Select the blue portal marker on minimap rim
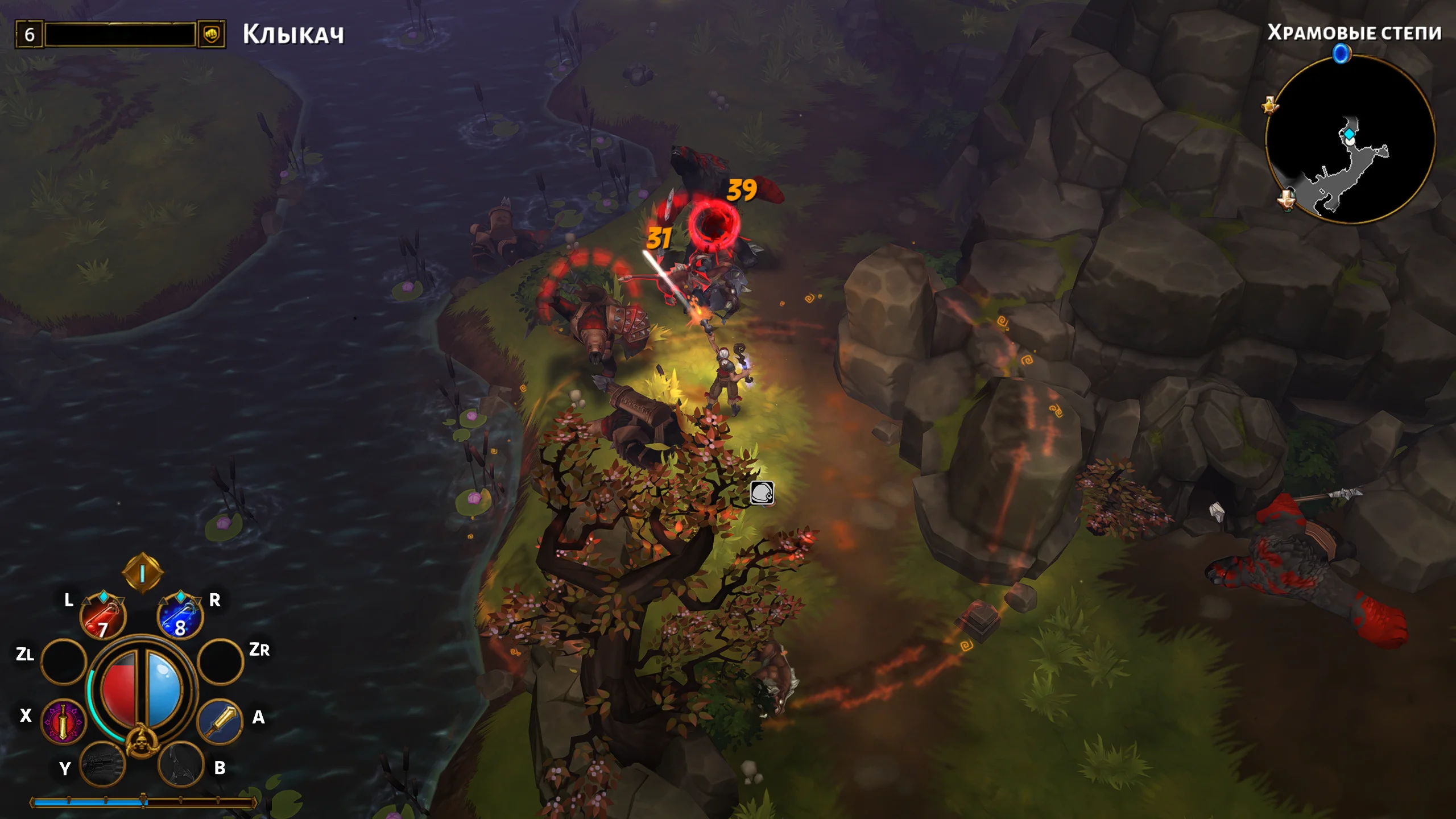This screenshot has height=819, width=1456. click(x=1342, y=54)
